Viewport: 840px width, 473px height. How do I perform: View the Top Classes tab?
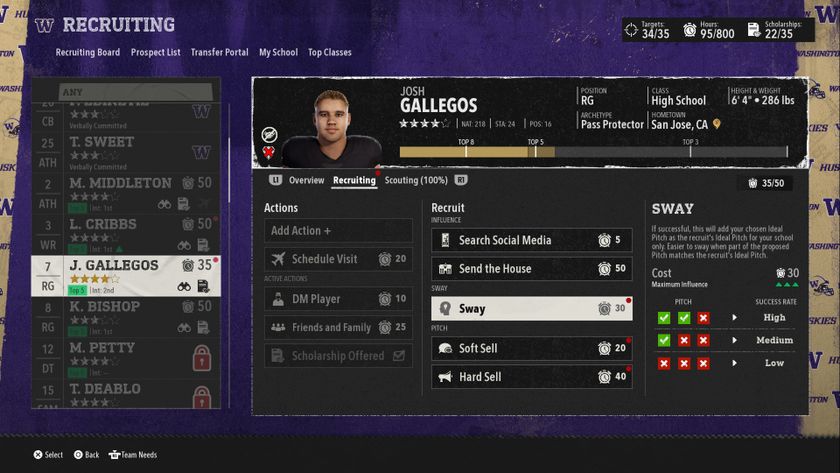click(x=329, y=52)
